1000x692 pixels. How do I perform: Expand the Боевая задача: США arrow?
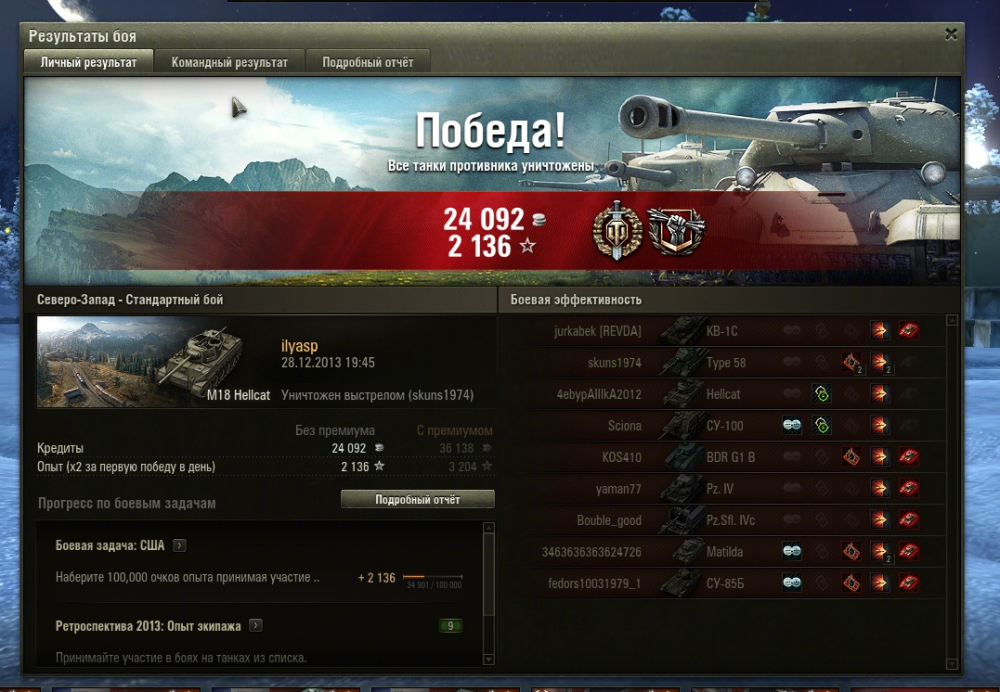(179, 545)
